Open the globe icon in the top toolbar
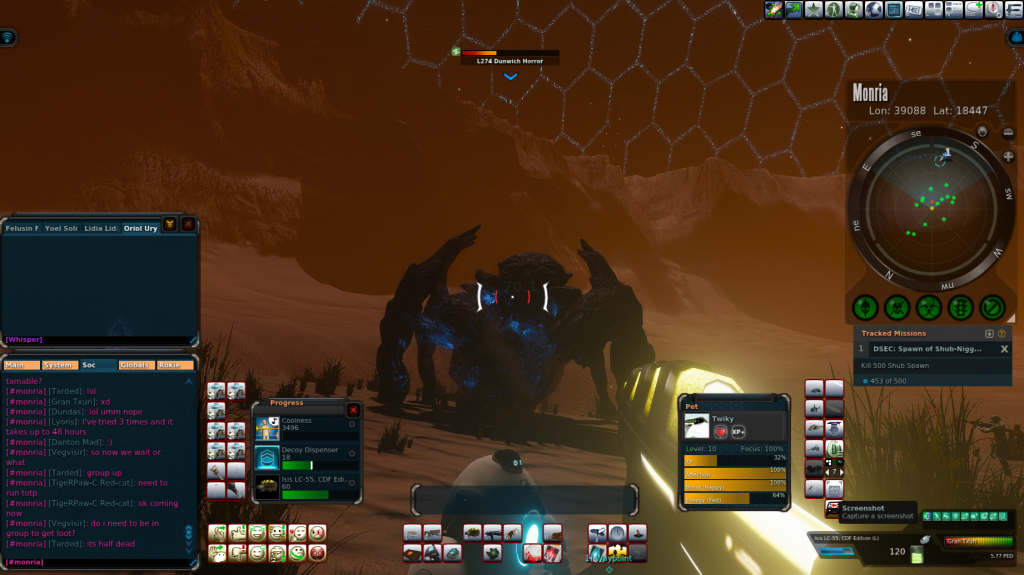1024x575 pixels. (873, 10)
